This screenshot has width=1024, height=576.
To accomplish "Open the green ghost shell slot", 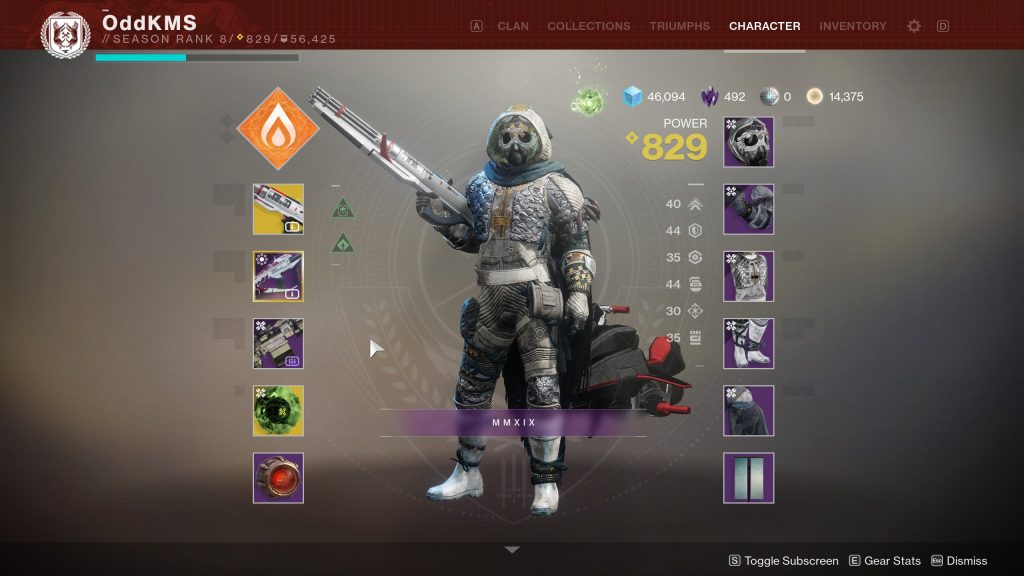I will tap(278, 410).
